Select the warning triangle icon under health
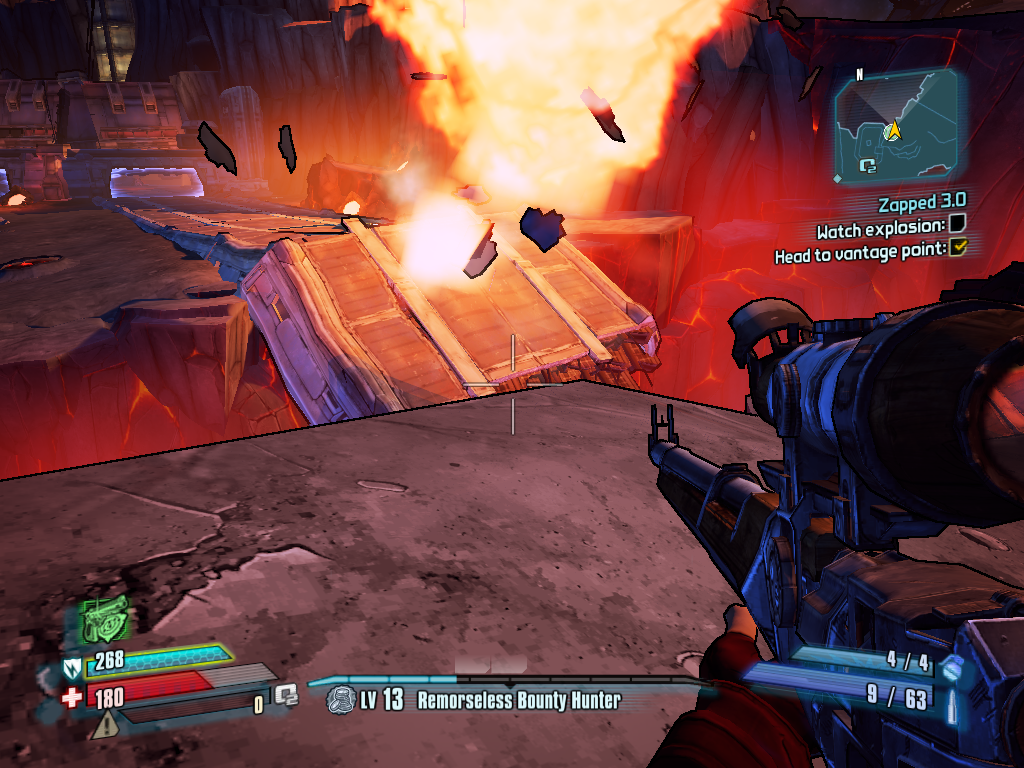This screenshot has width=1024, height=768. [104, 726]
